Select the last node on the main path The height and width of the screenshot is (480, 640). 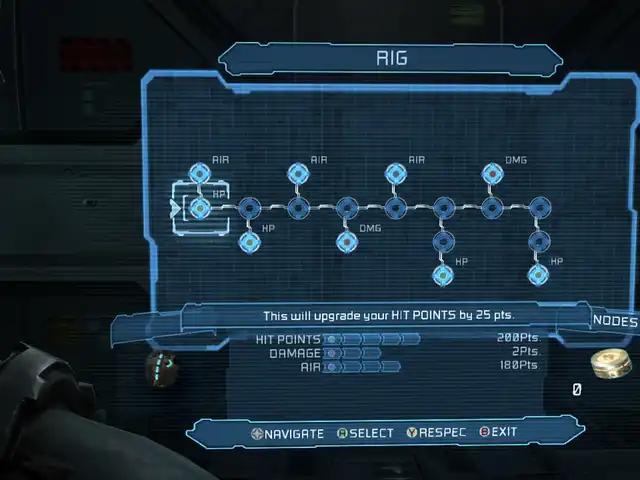538,208
